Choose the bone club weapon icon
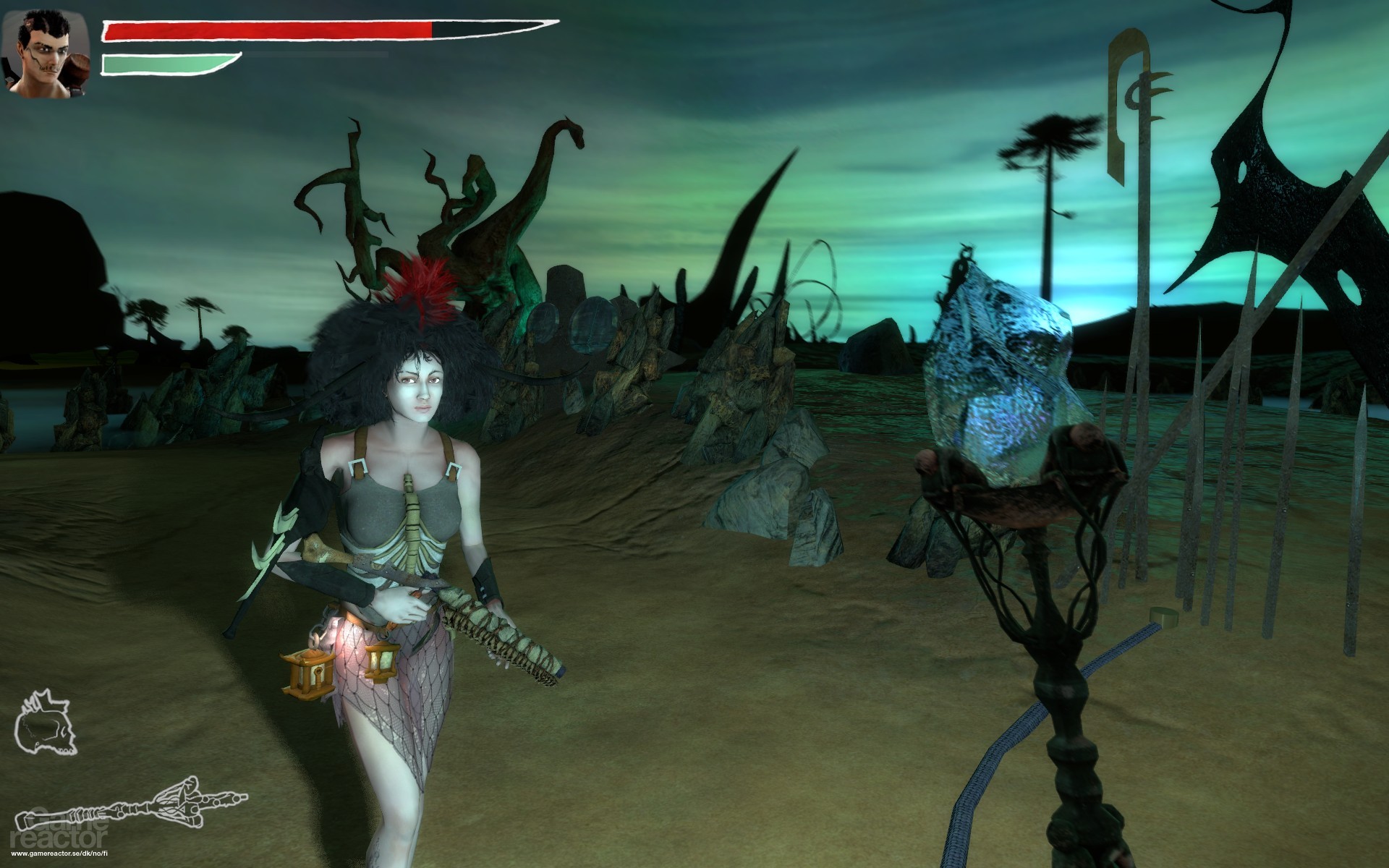This screenshot has width=1389, height=868. pyautogui.click(x=130, y=800)
